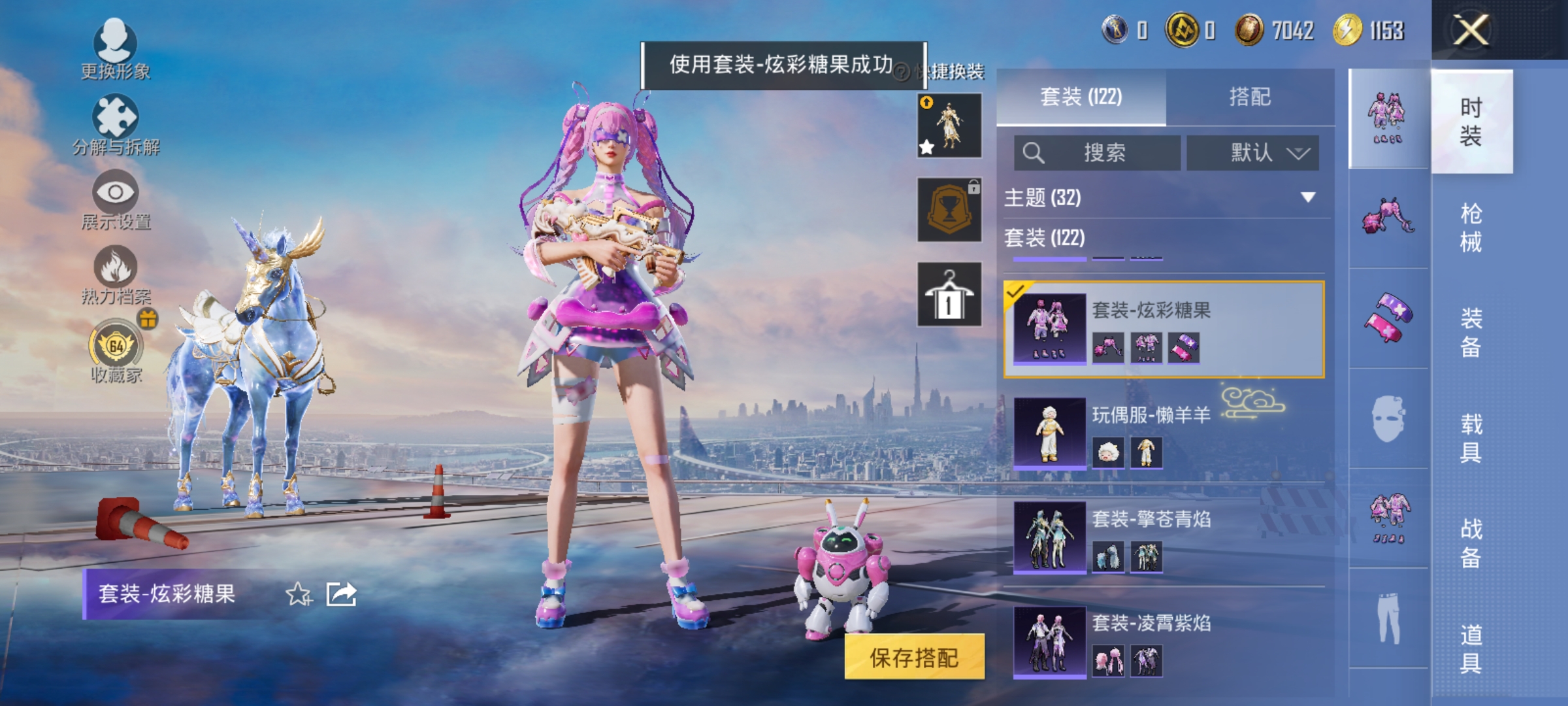Viewport: 1568px width, 706px height.
Task: Open the 默认 sort dropdown
Action: (x=1252, y=153)
